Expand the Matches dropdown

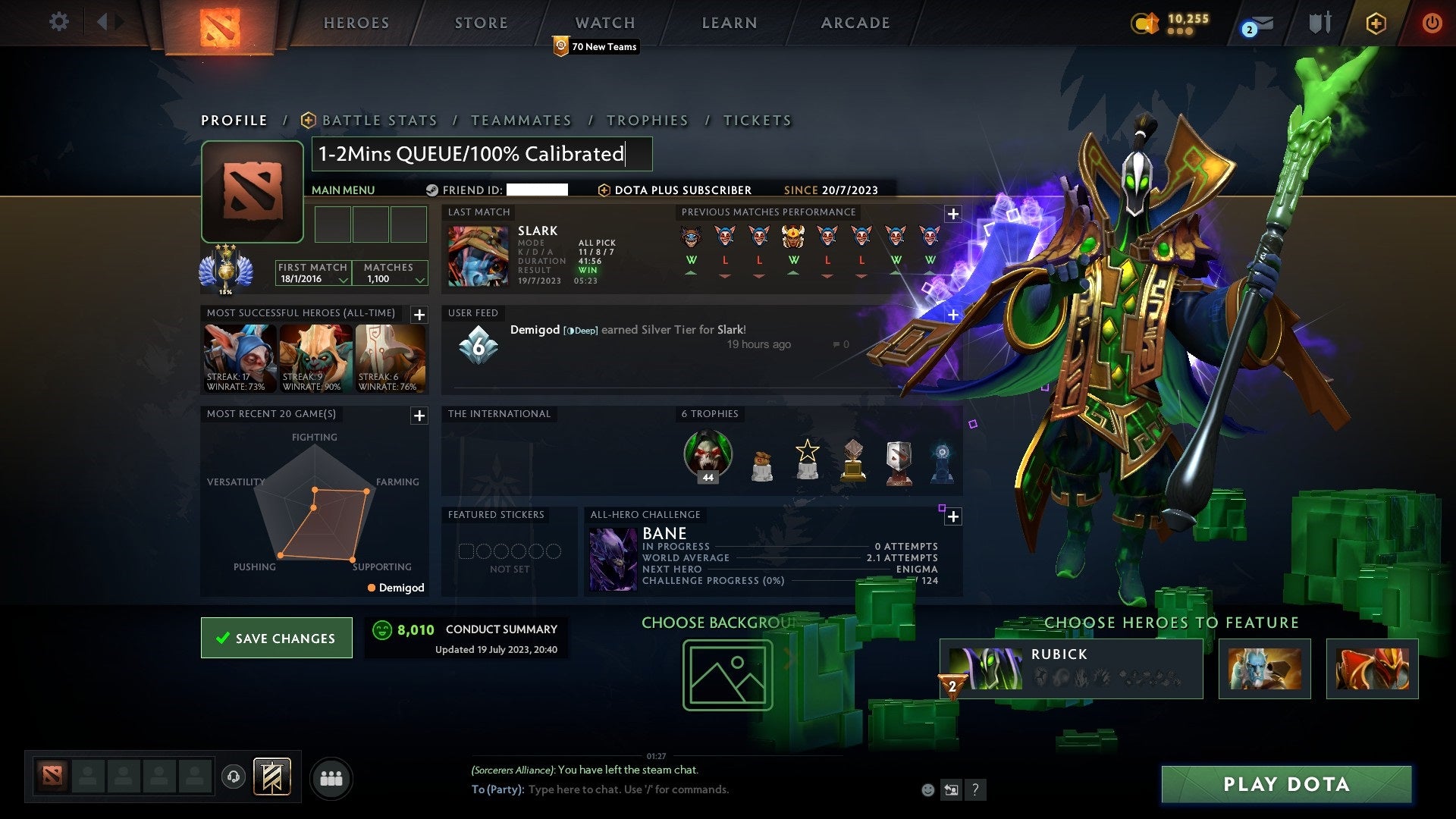coord(419,279)
